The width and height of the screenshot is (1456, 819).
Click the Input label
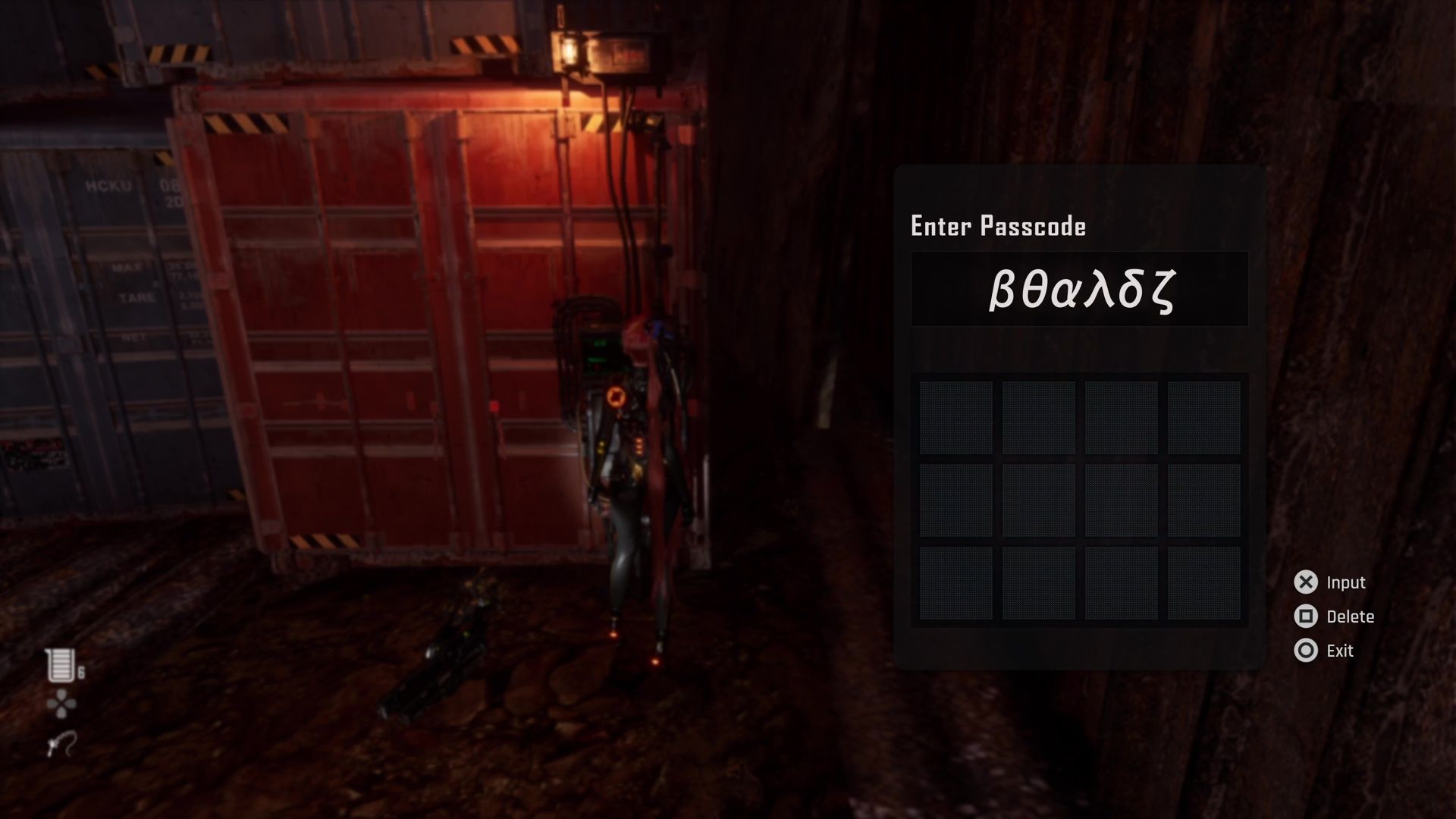click(1348, 582)
